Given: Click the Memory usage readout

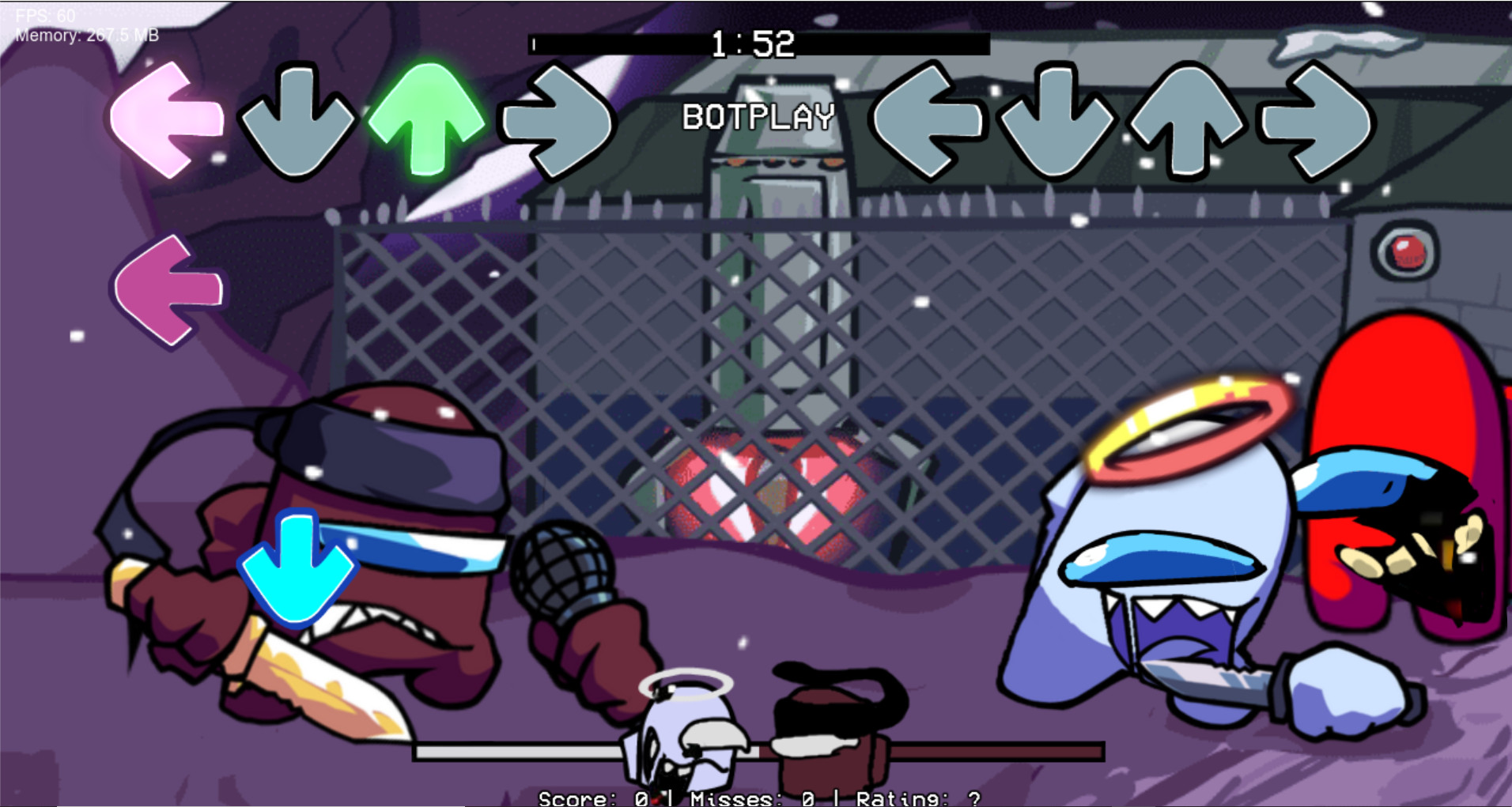Looking at the screenshot, I should 87,35.
